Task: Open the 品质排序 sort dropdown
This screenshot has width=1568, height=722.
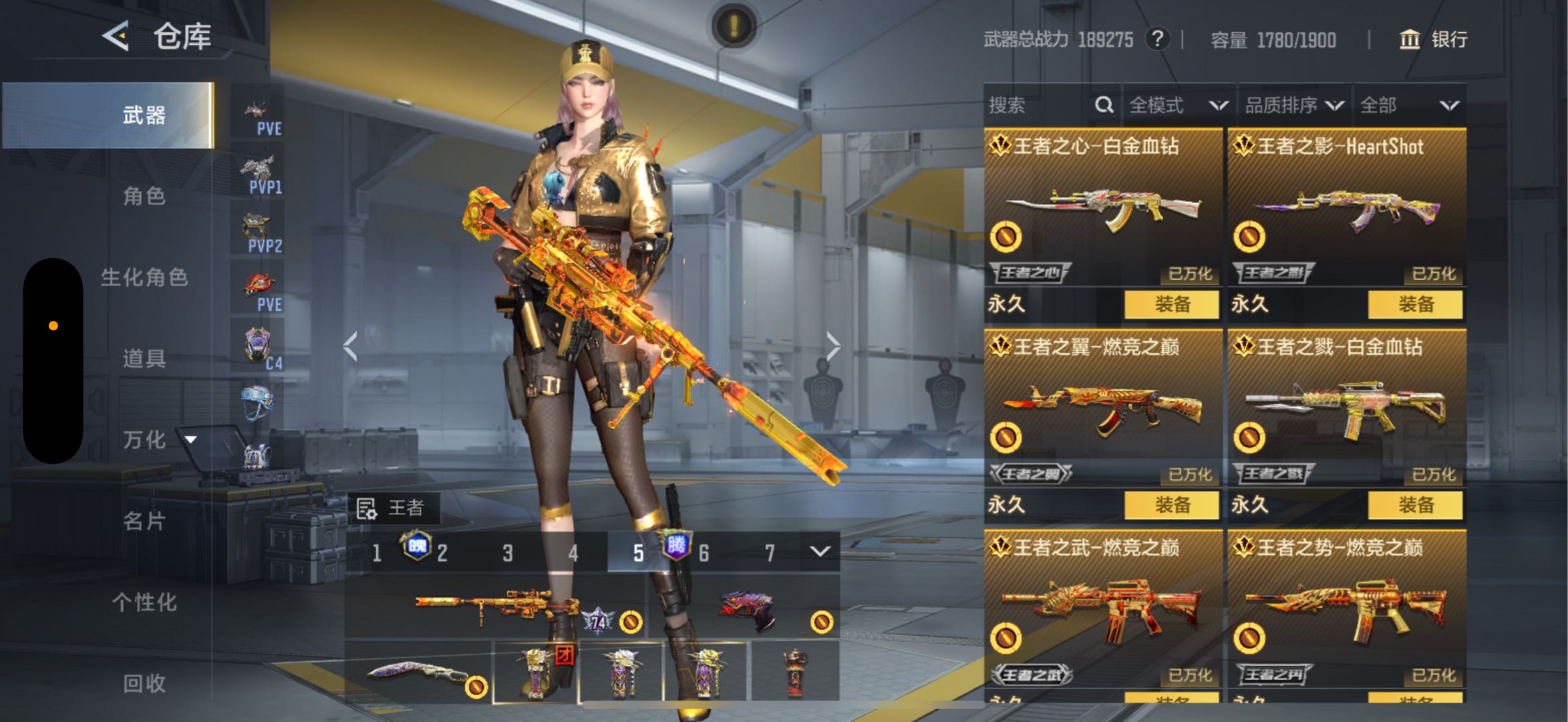Action: coord(1293,105)
